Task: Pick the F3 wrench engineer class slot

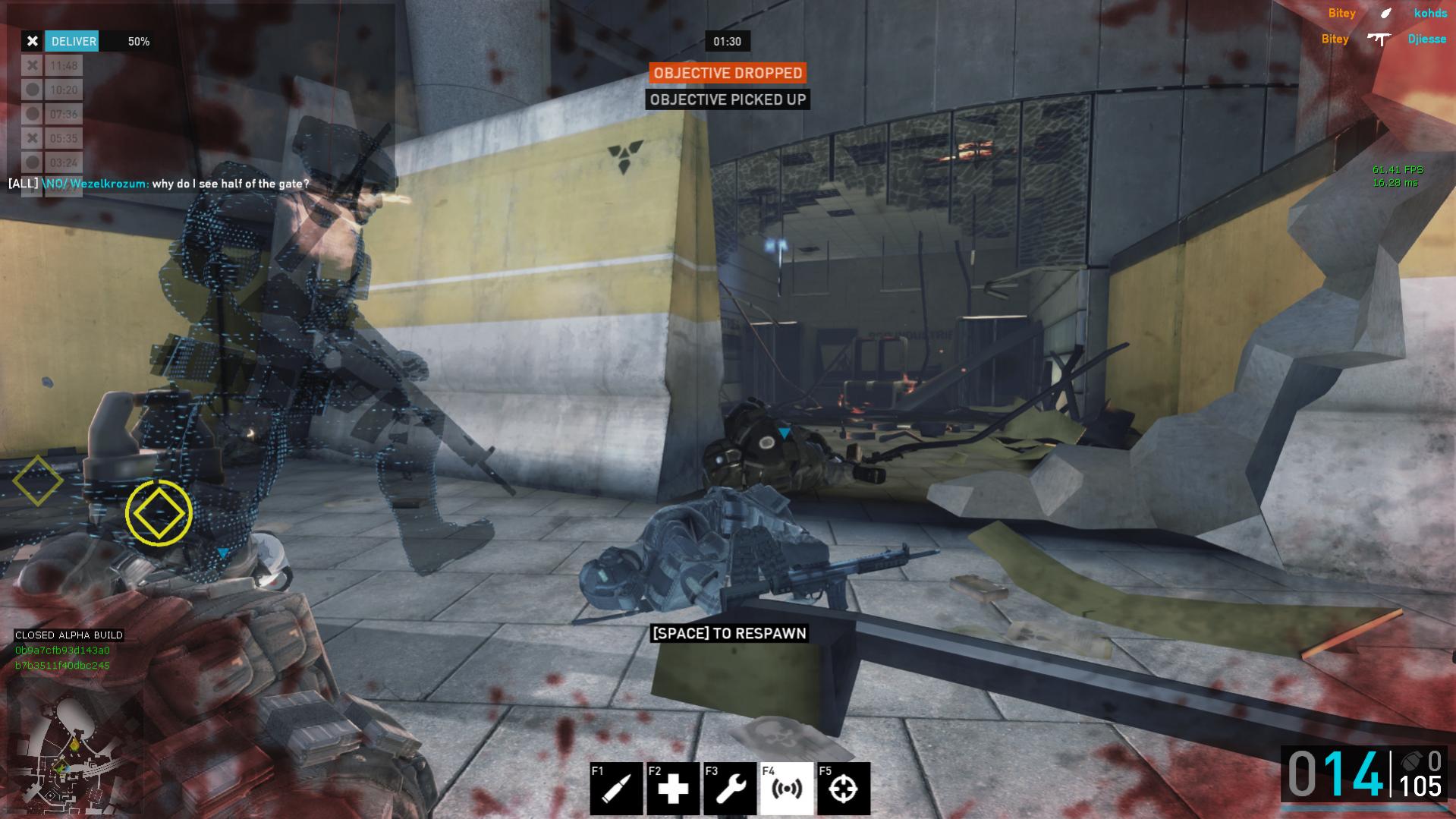Action: [x=730, y=789]
